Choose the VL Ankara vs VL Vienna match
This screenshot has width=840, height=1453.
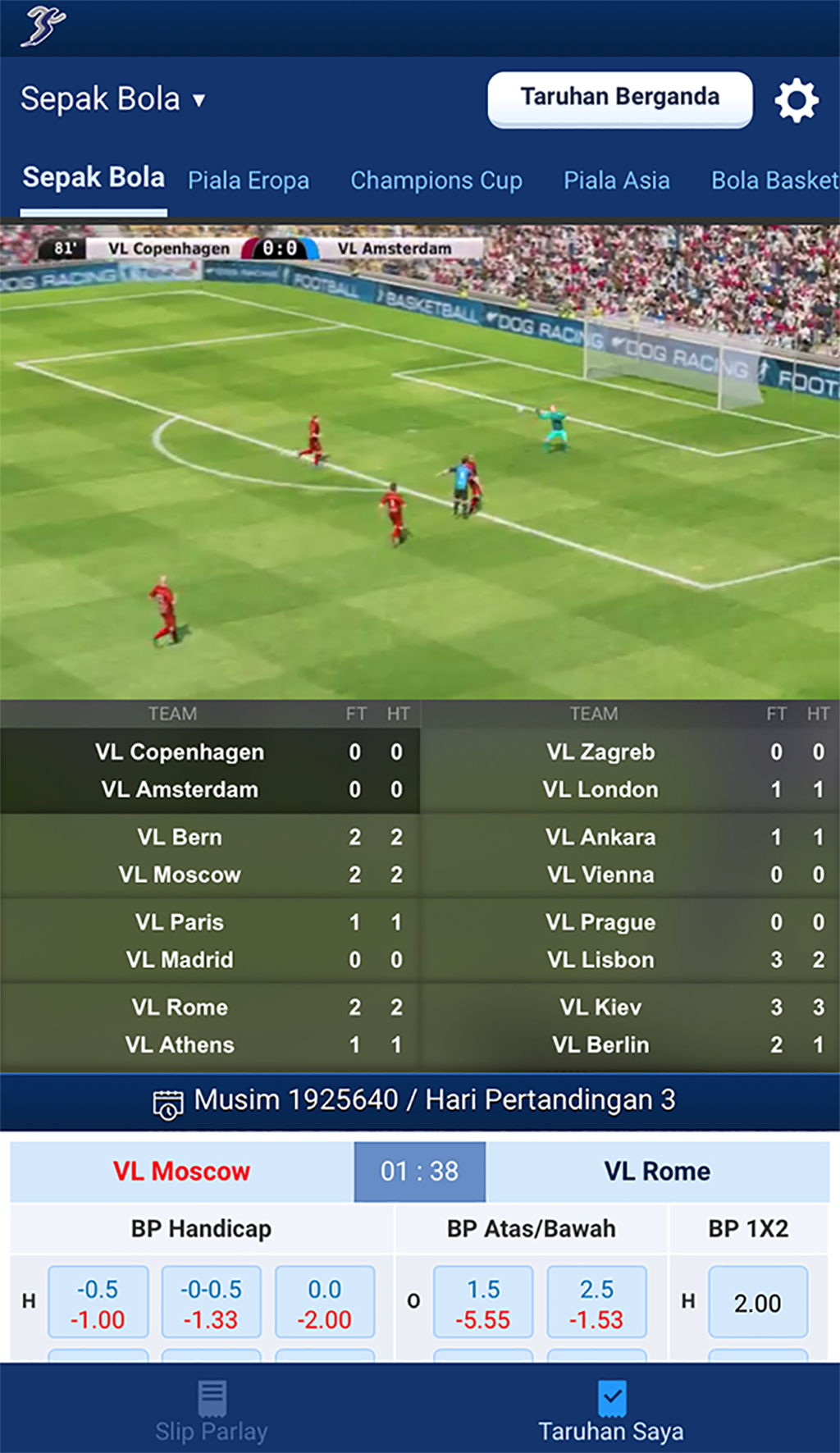[x=630, y=856]
